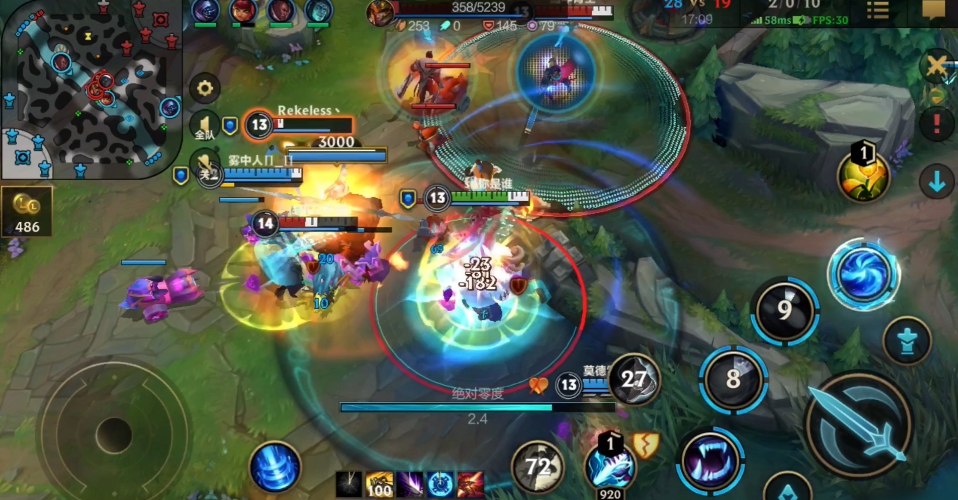Send the red exclamation danger ping

click(x=937, y=124)
